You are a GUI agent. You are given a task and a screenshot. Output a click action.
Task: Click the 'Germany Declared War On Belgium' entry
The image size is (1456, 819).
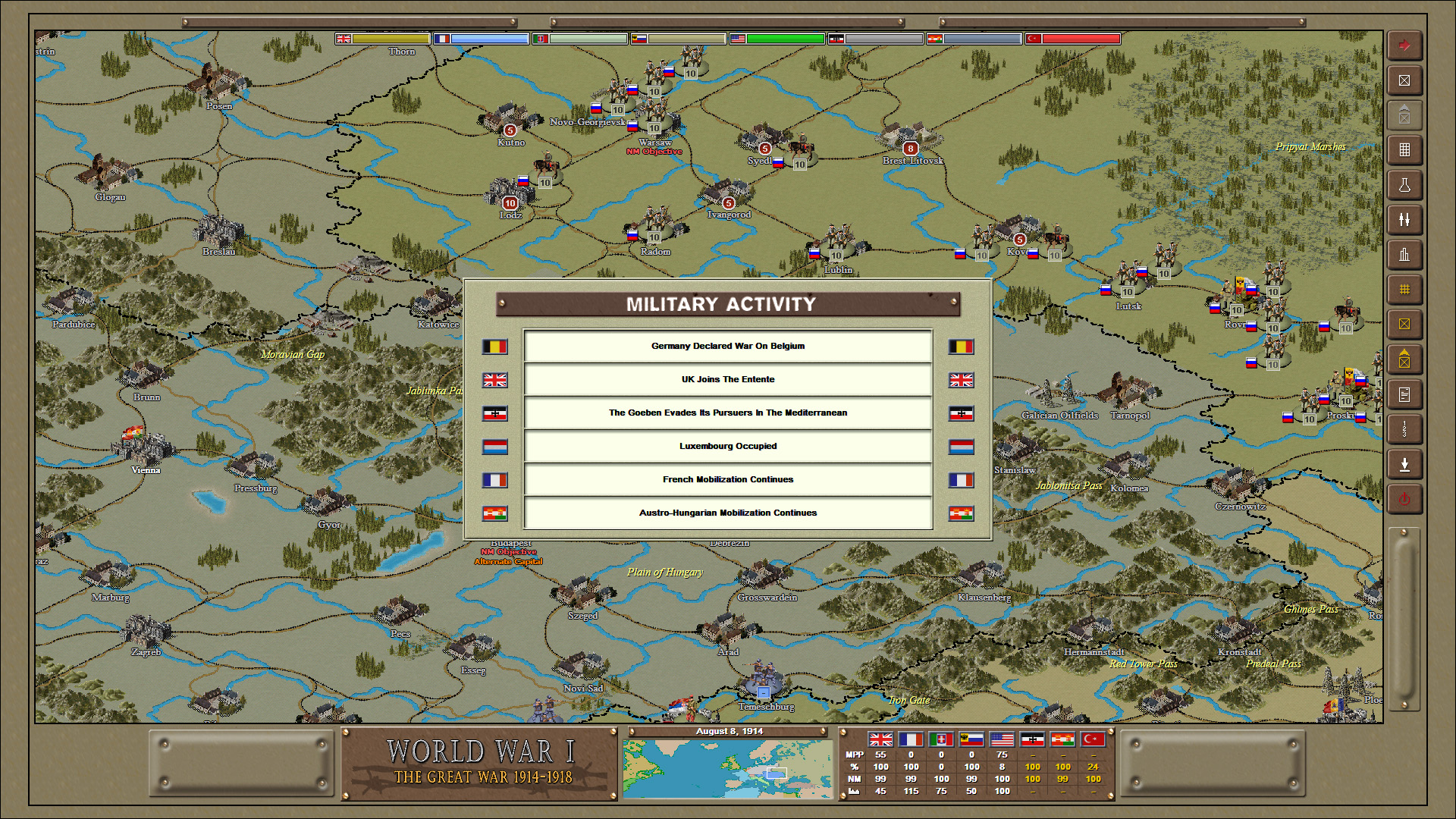(x=727, y=346)
